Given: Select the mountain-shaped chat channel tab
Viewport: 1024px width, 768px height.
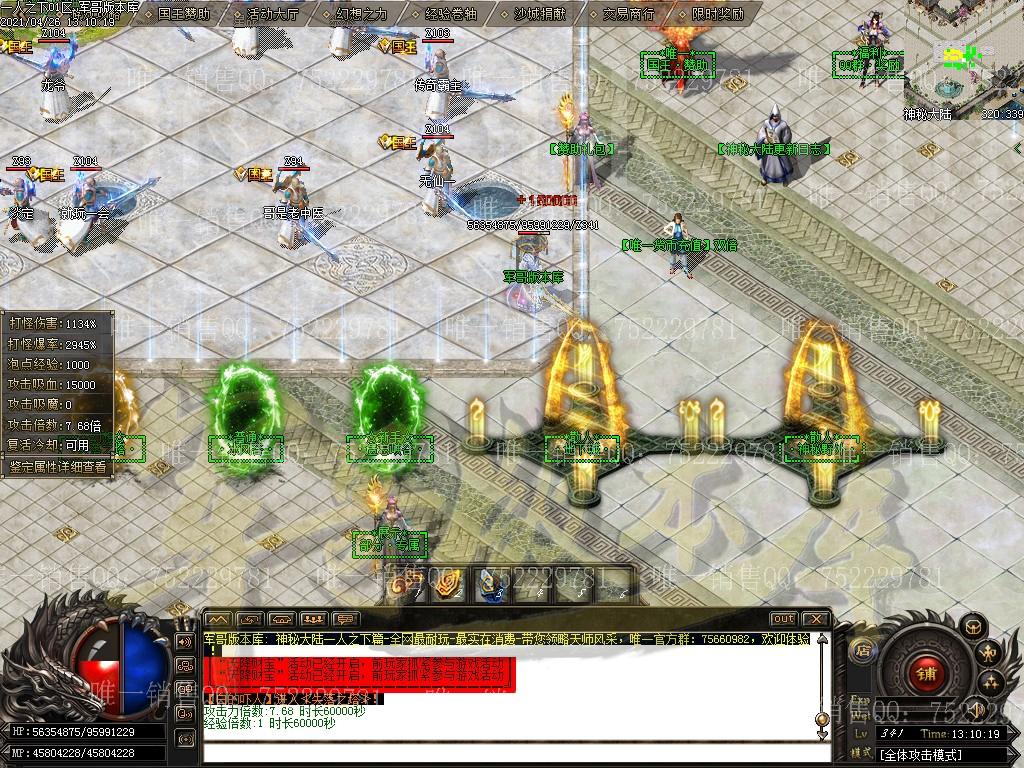Looking at the screenshot, I should [217, 619].
